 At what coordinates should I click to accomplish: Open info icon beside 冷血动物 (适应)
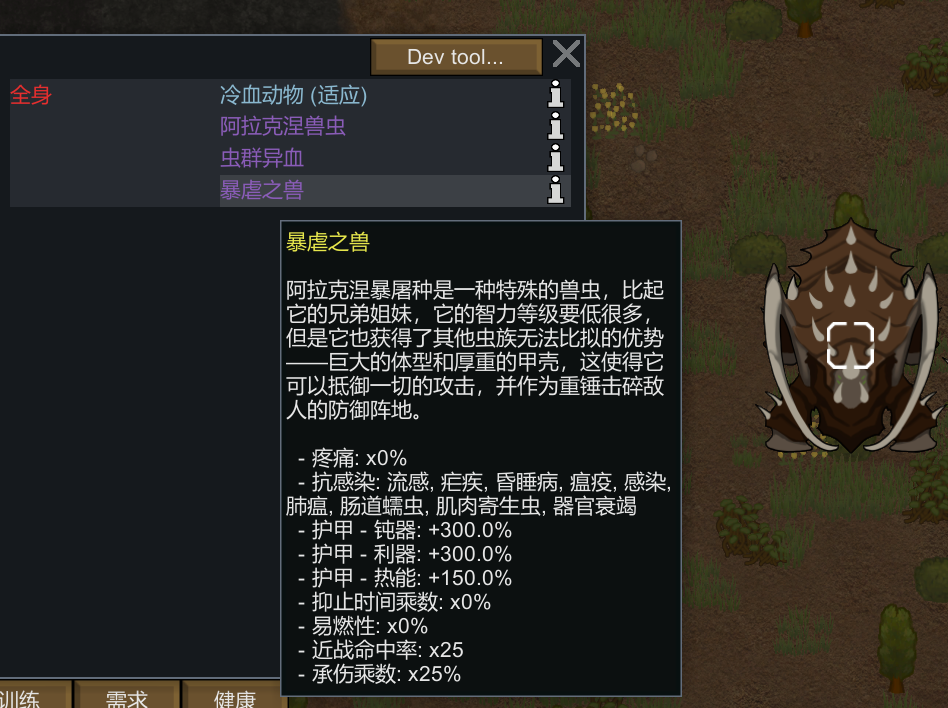click(556, 95)
